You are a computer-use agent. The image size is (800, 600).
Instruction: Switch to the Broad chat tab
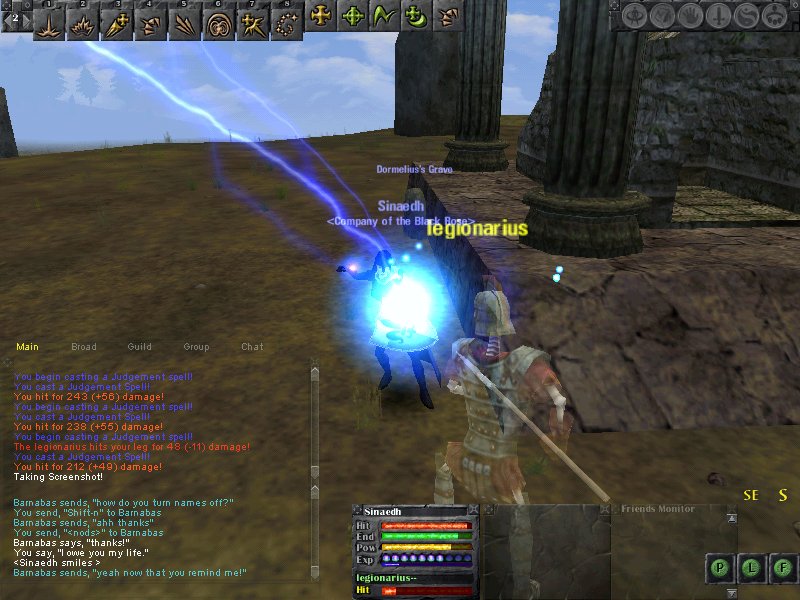tap(84, 347)
